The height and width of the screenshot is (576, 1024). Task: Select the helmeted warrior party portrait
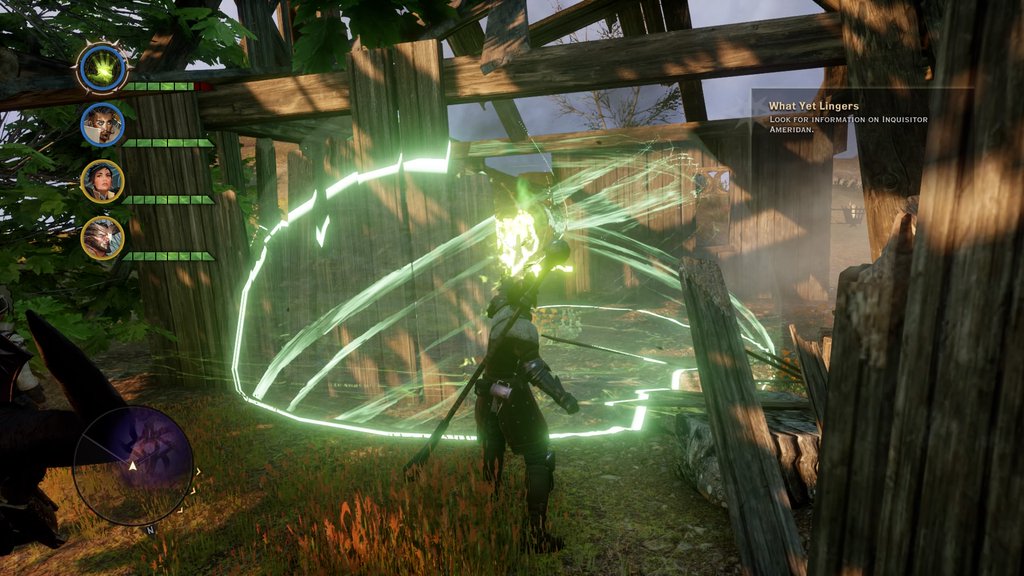coord(102,238)
